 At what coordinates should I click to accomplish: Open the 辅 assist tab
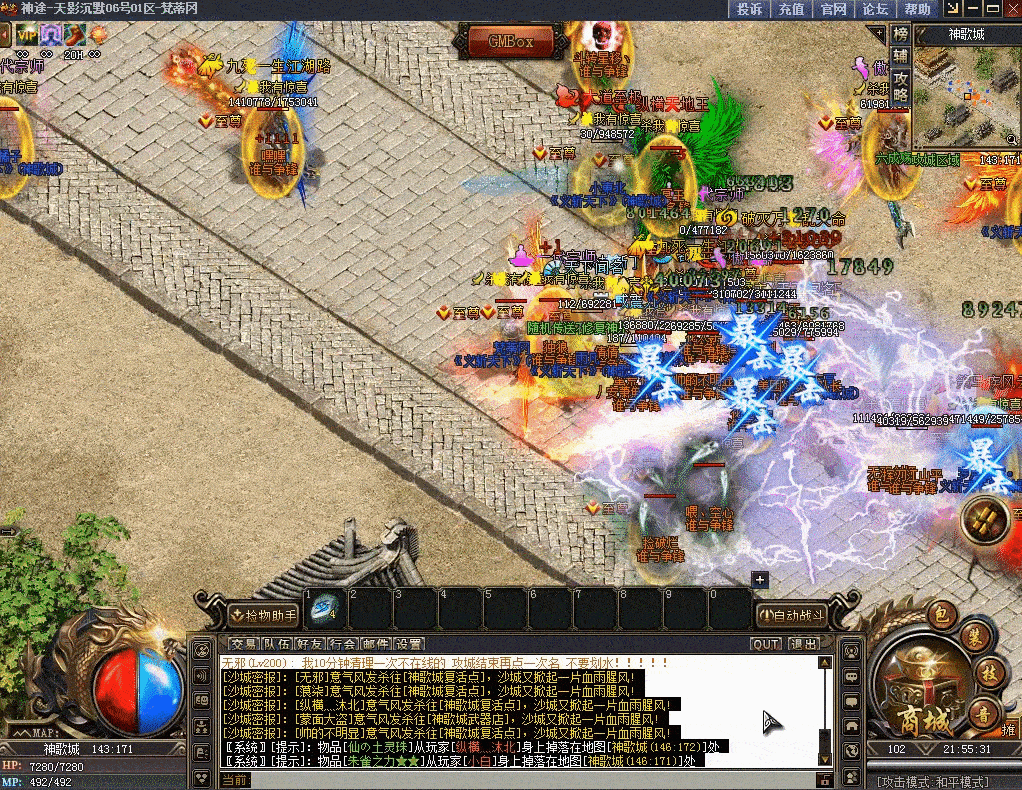point(900,56)
